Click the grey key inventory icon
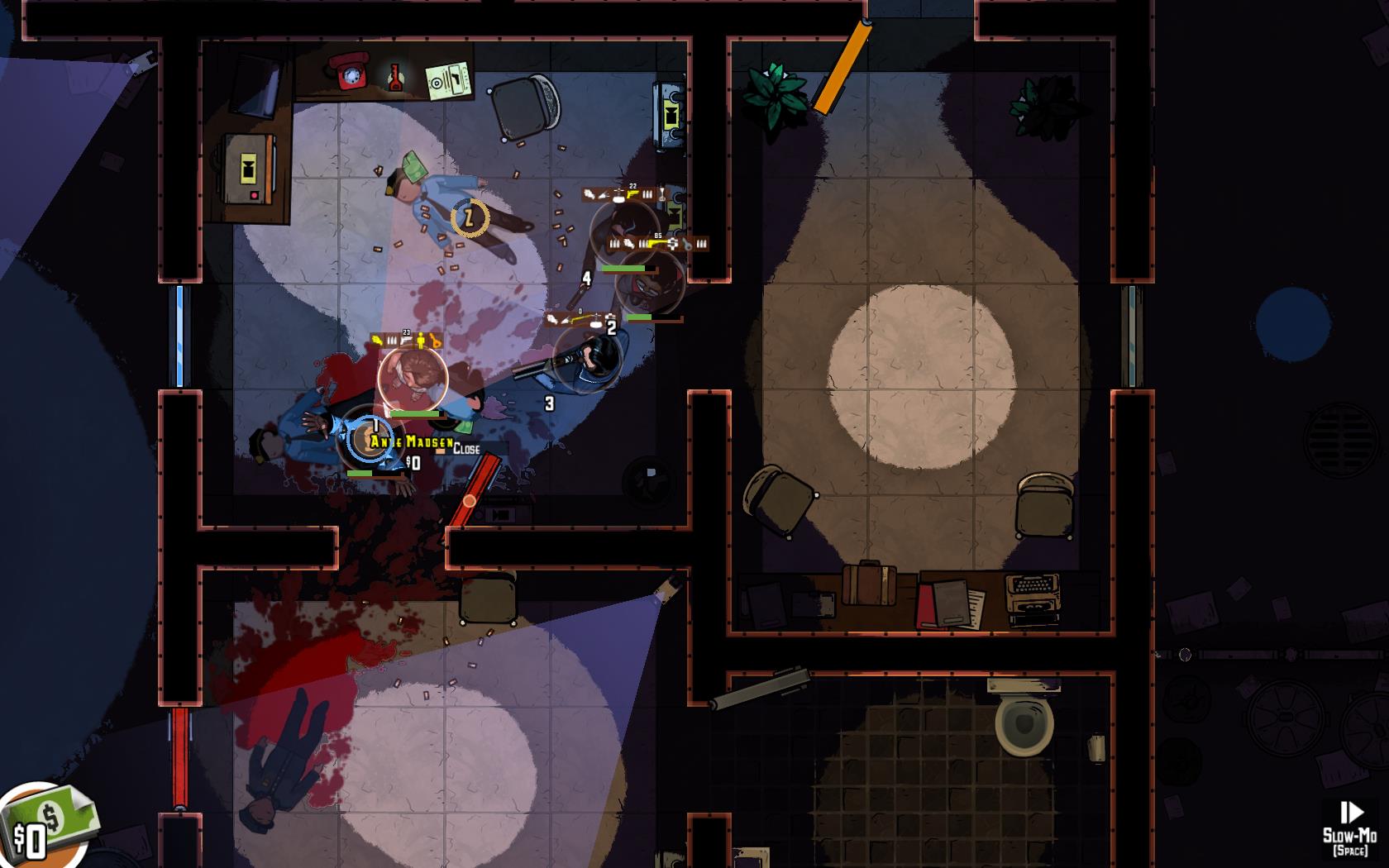The height and width of the screenshot is (868, 1389). pos(686,245)
